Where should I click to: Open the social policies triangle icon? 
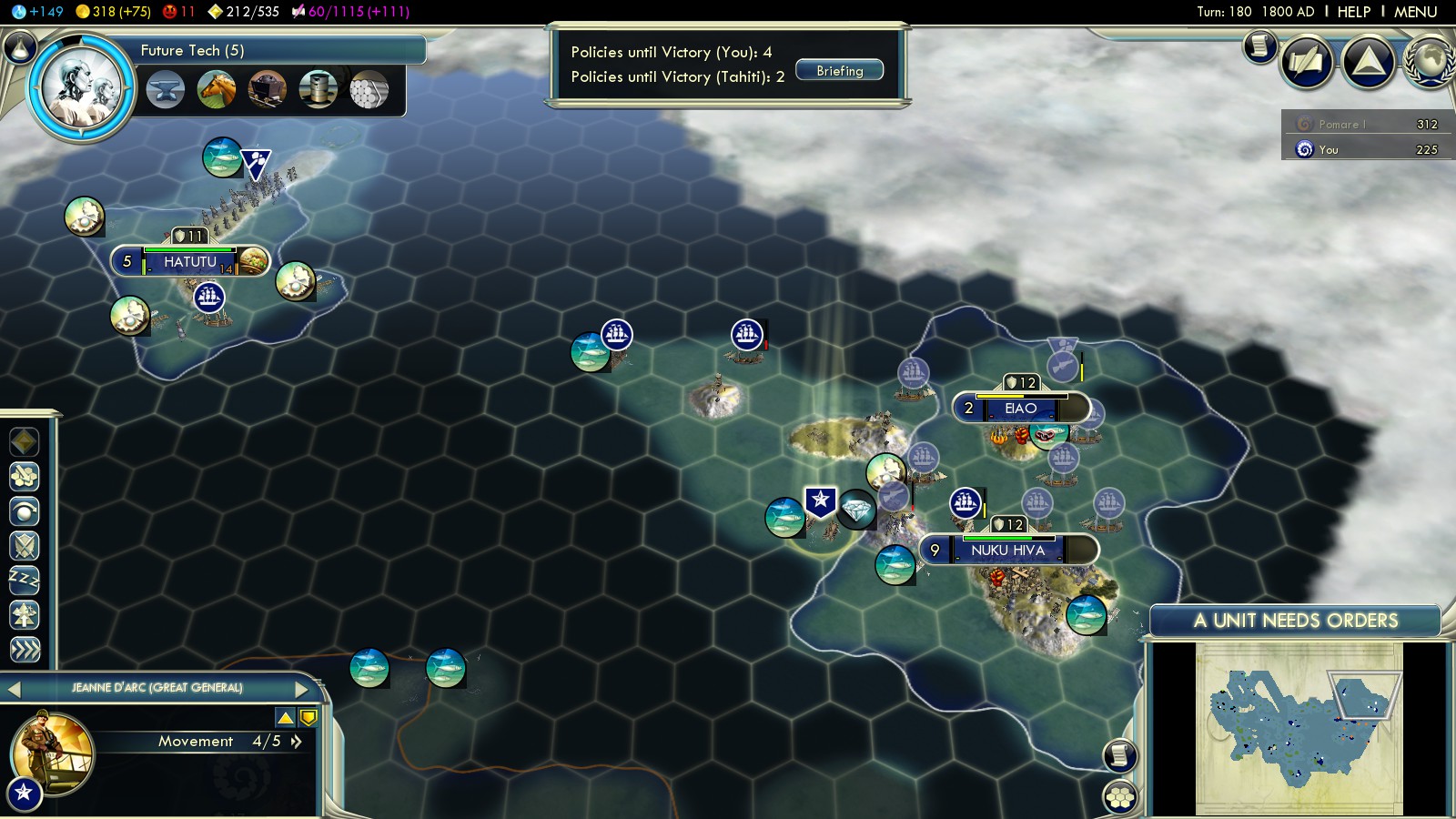coord(1368,62)
